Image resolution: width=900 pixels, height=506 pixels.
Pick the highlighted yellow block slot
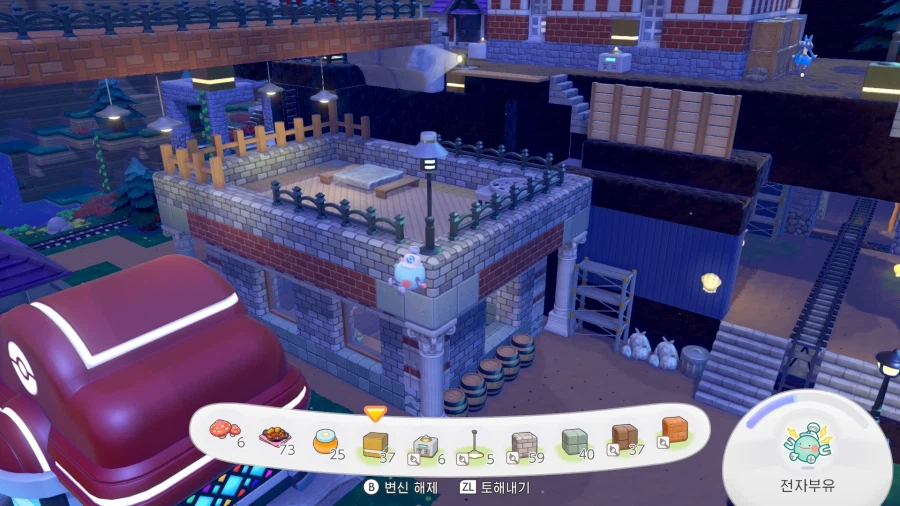click(x=375, y=444)
